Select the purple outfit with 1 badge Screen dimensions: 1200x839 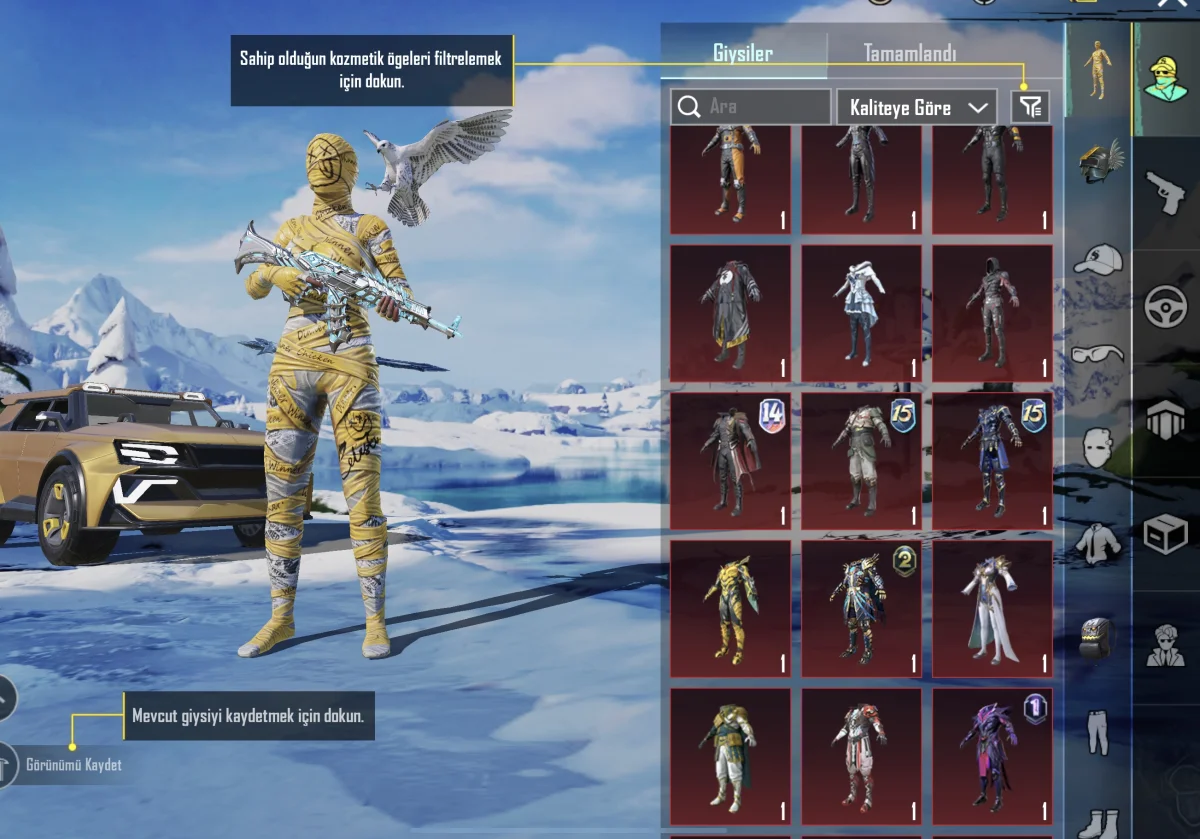click(992, 756)
